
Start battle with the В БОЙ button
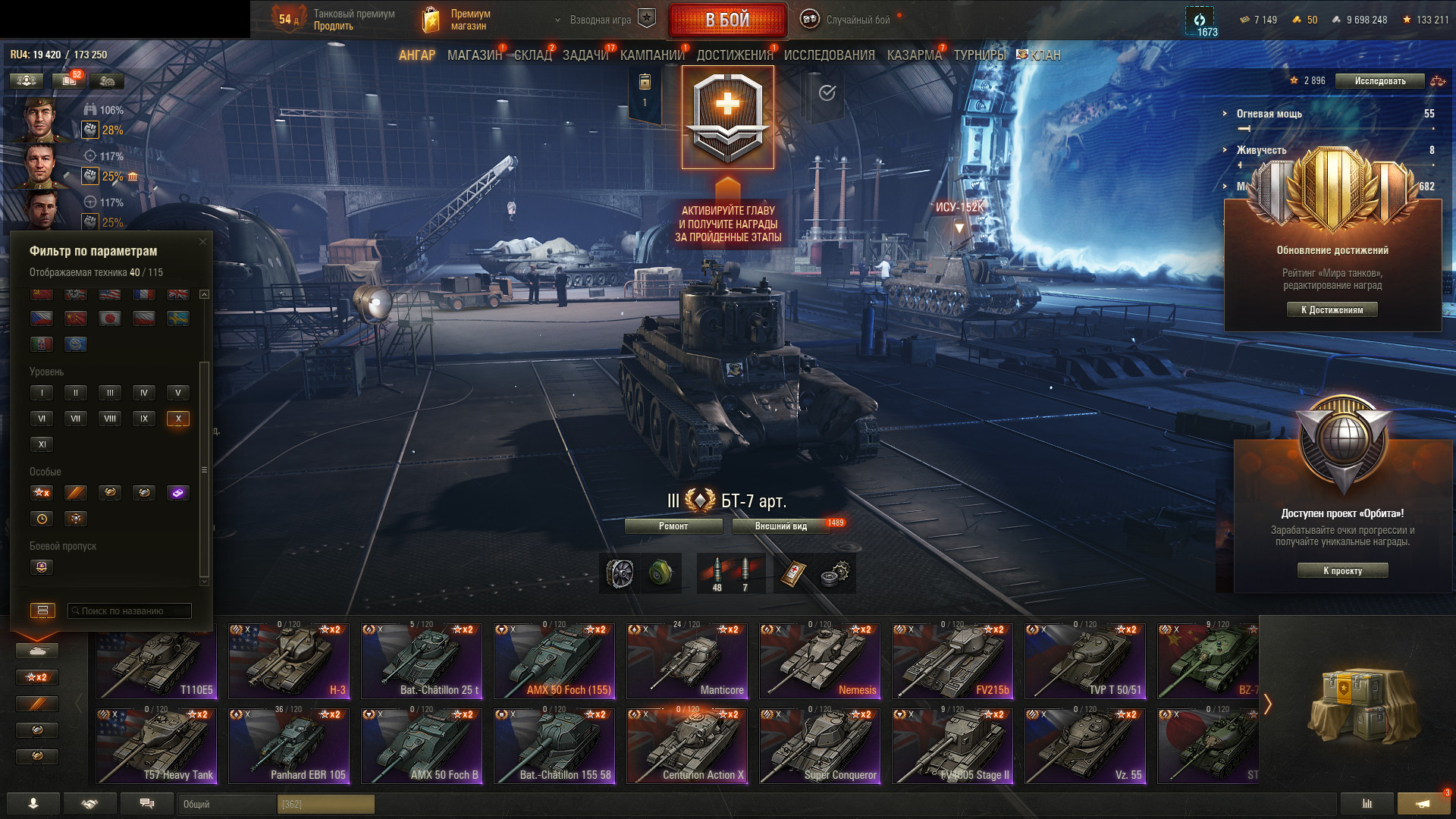coord(727,20)
